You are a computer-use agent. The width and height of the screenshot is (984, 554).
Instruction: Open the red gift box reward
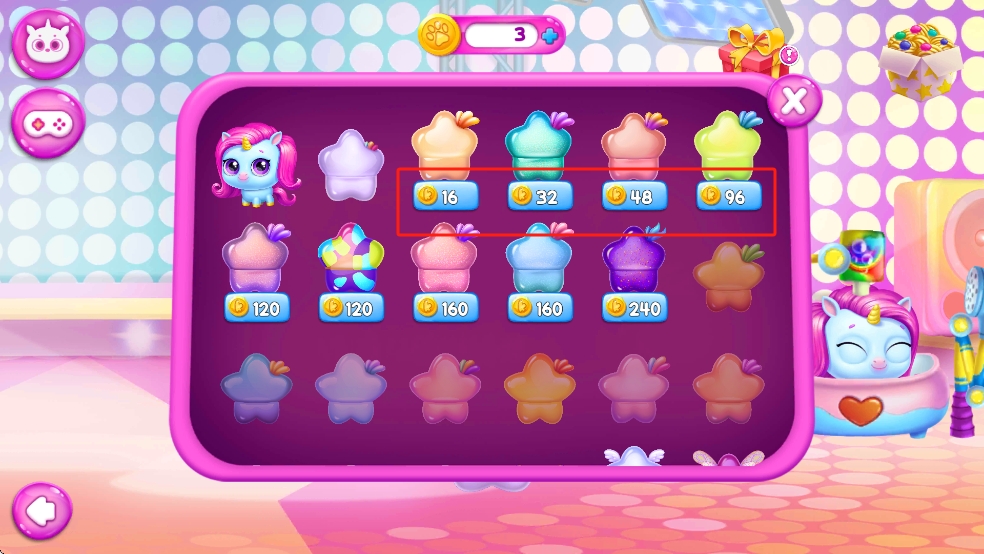tap(757, 56)
